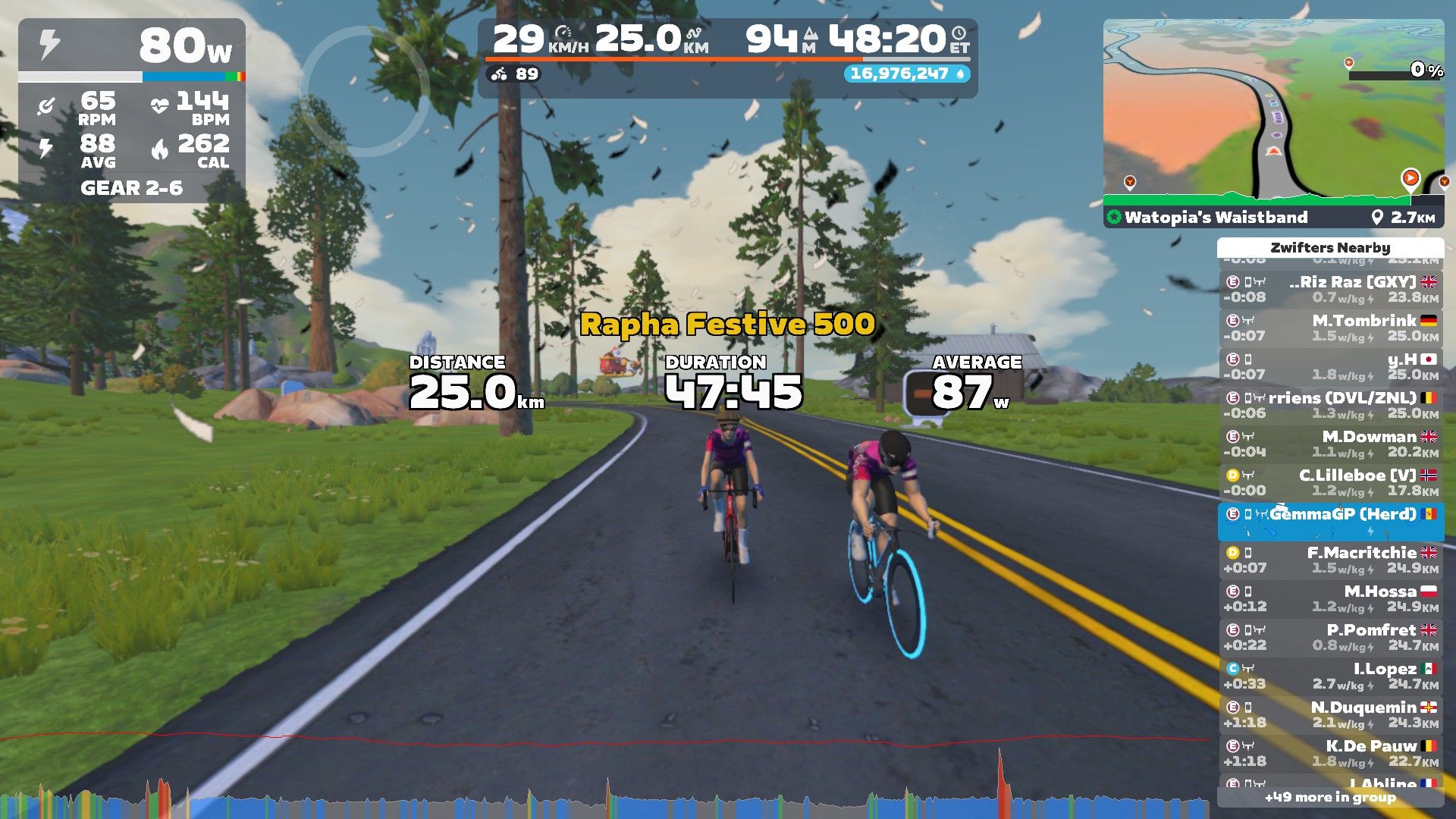
Task: Select M.Hossa rider row
Action: coord(1331,598)
